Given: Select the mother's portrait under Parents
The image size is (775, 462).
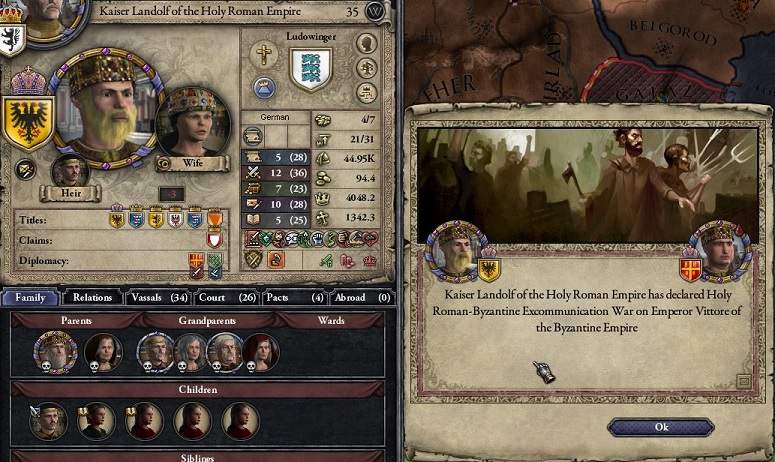Looking at the screenshot, I should tap(102, 351).
